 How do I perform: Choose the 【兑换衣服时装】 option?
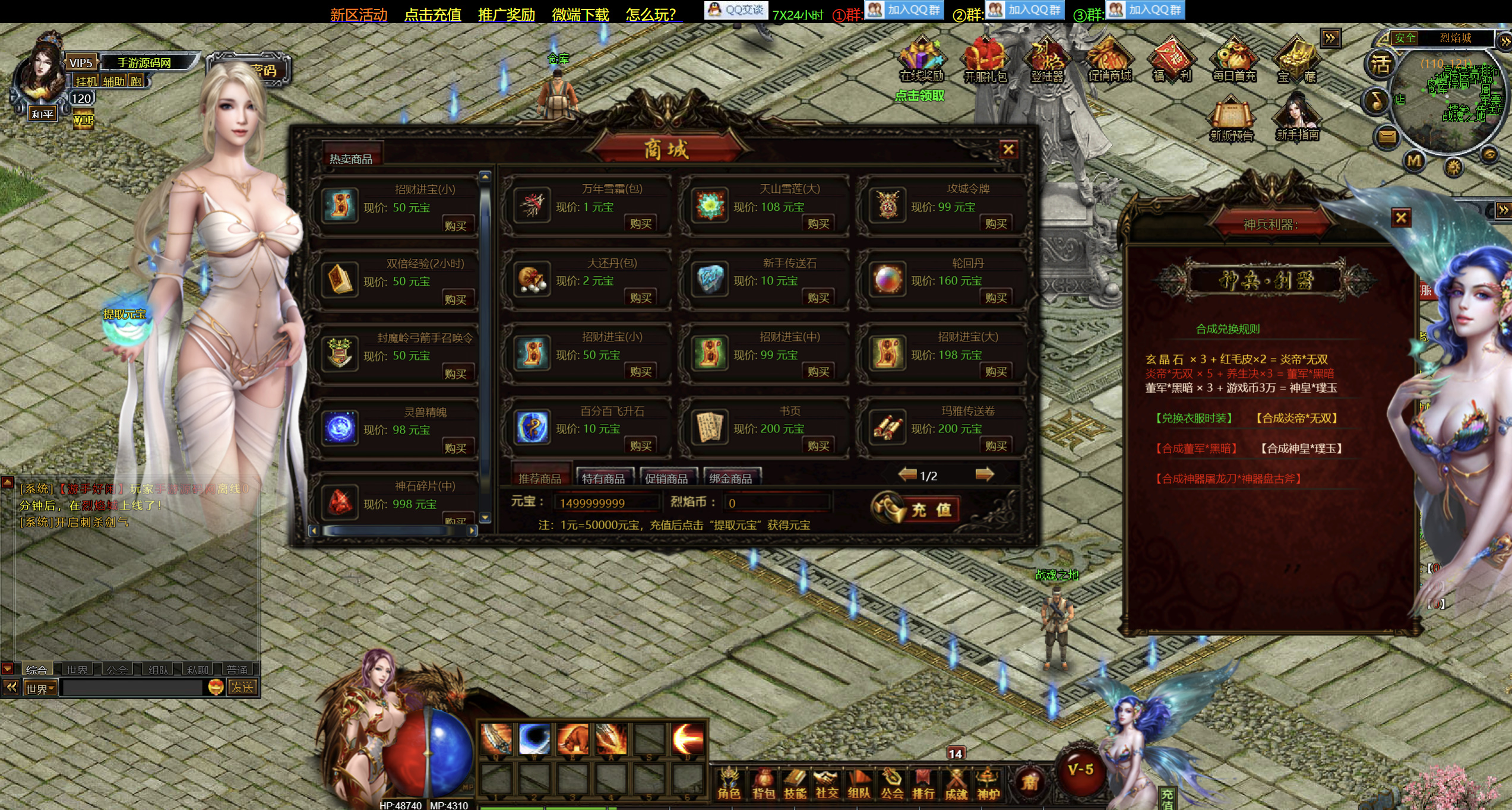tap(1194, 418)
